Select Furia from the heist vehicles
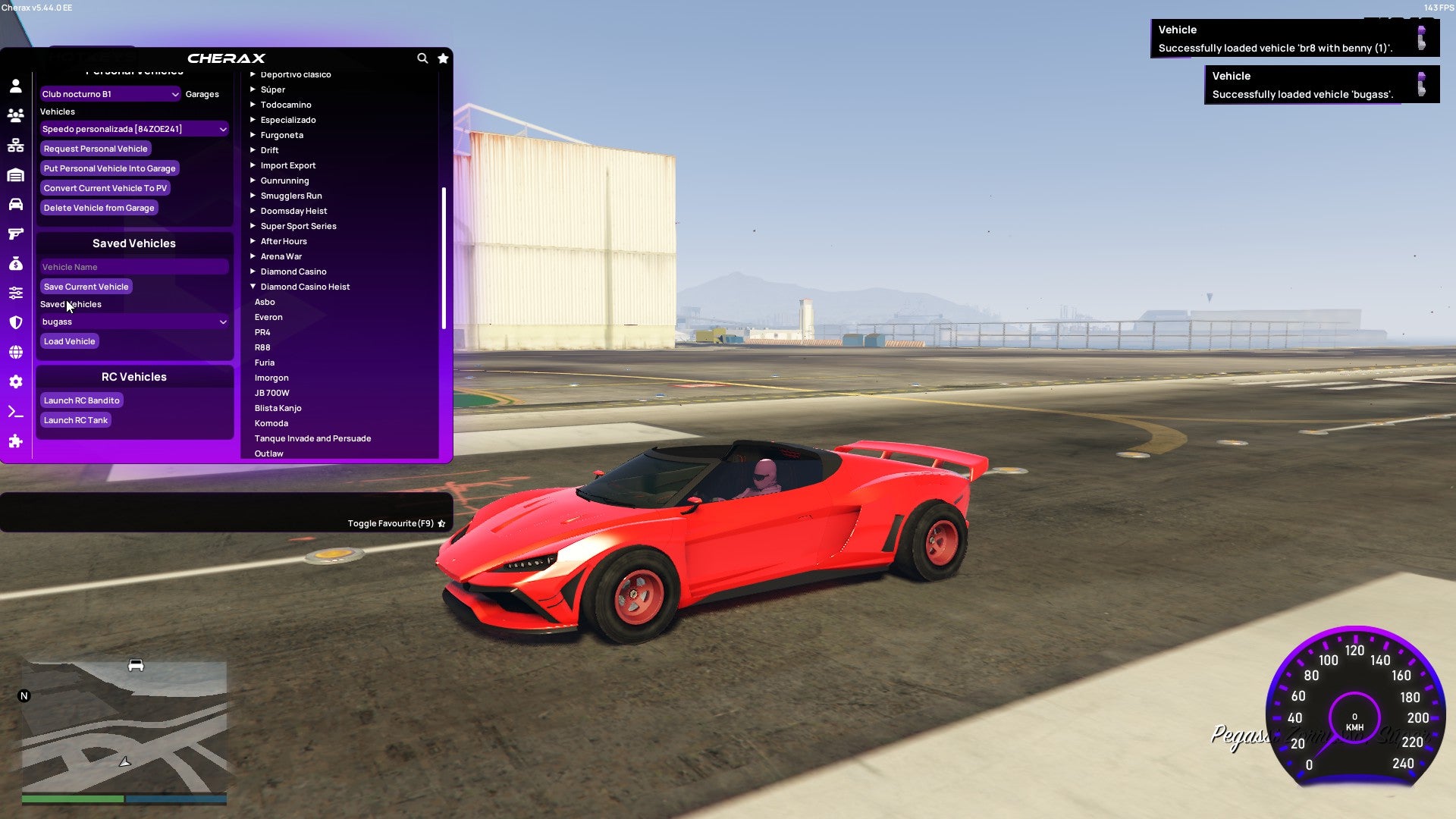The height and width of the screenshot is (819, 1456). (265, 362)
